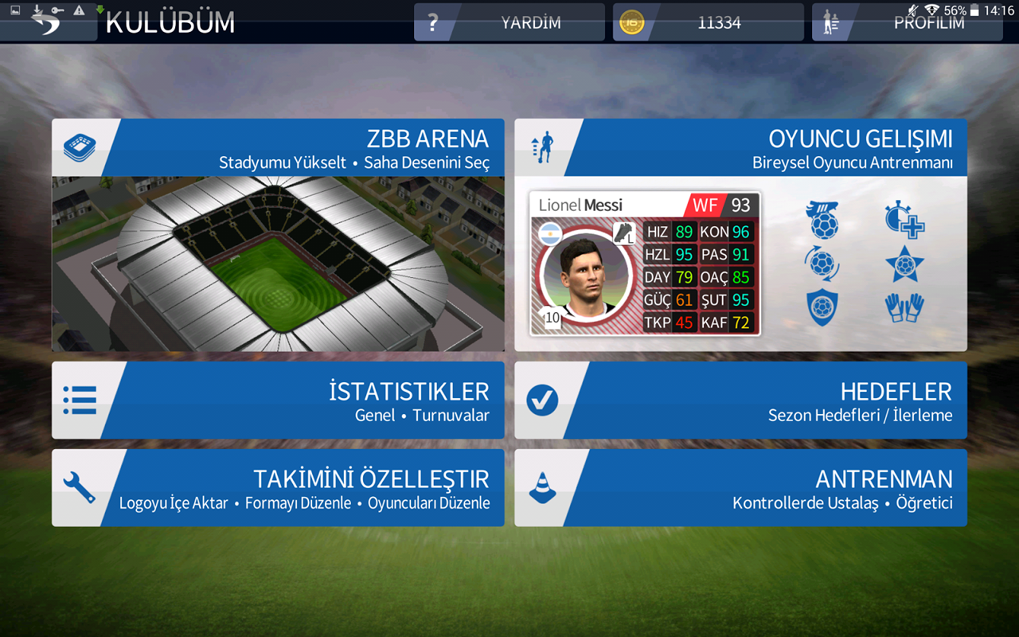1019x637 pixels.
Task: Select the stopwatch plus training icon
Action: point(904,220)
